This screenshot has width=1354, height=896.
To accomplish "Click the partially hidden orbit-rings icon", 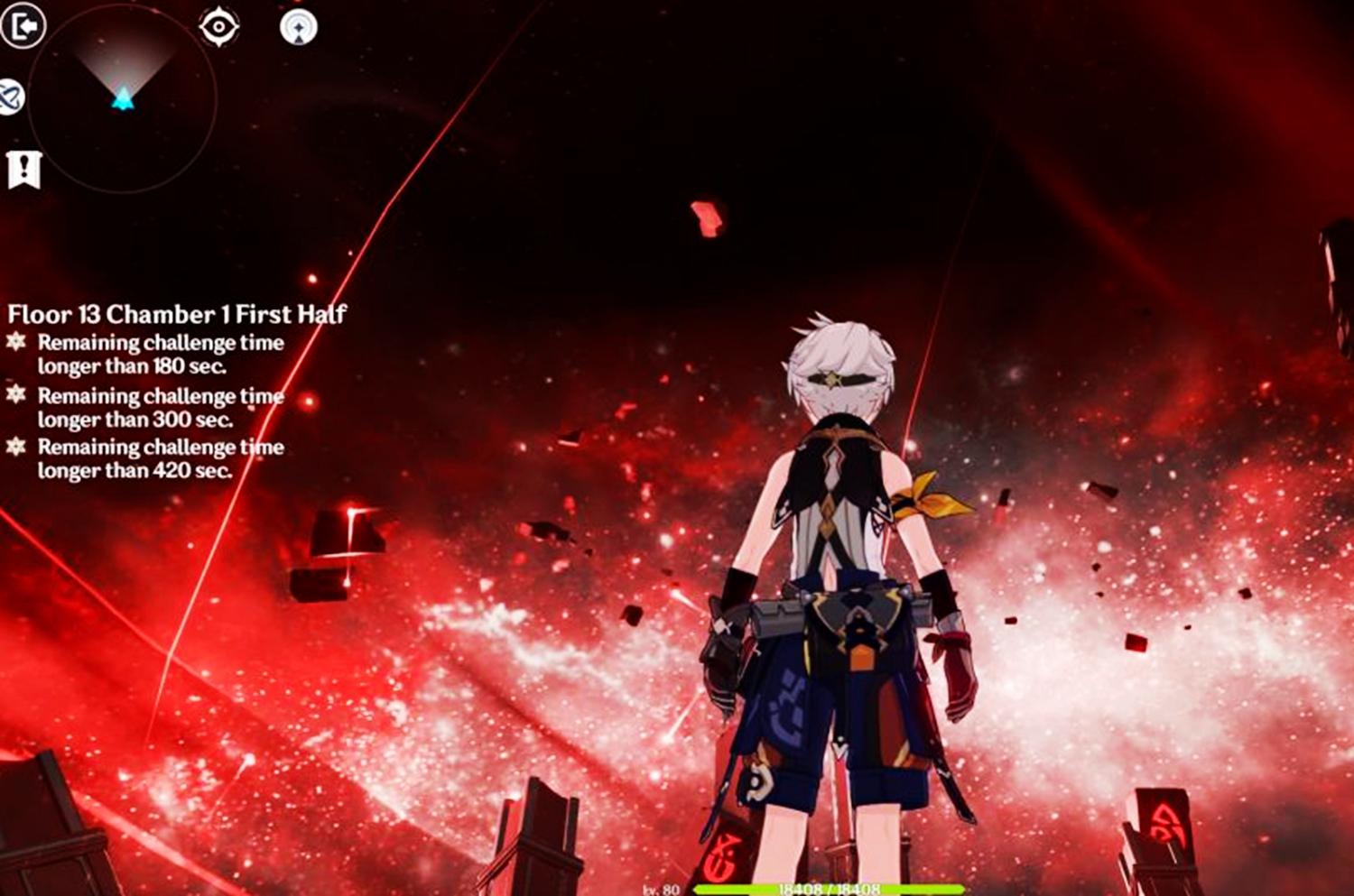I will coord(10,97).
